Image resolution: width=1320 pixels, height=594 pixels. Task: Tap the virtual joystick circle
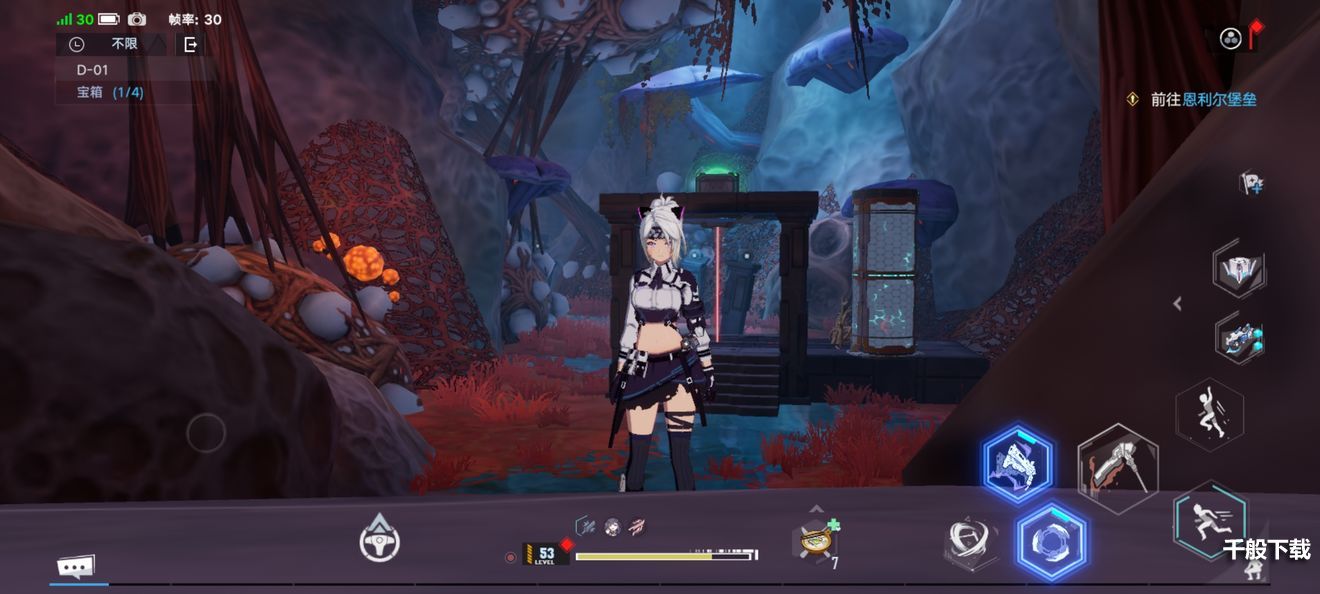(x=206, y=433)
